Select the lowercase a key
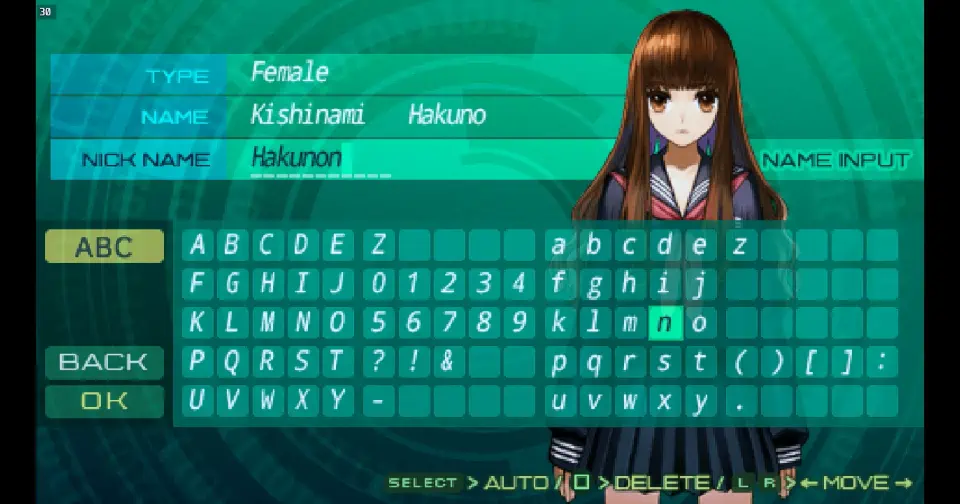 tap(560, 246)
